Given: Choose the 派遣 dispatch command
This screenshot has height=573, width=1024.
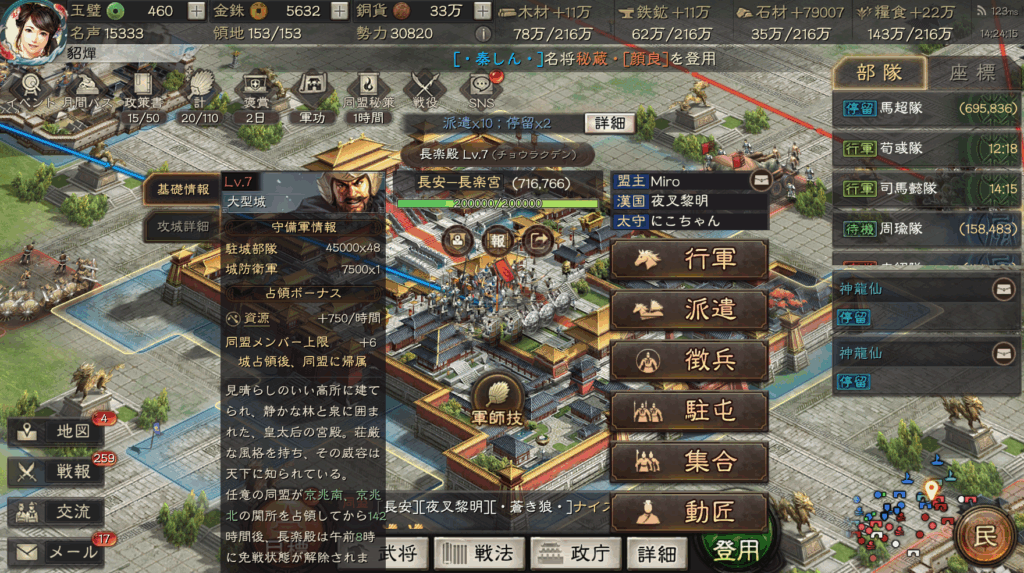Looking at the screenshot, I should [689, 310].
